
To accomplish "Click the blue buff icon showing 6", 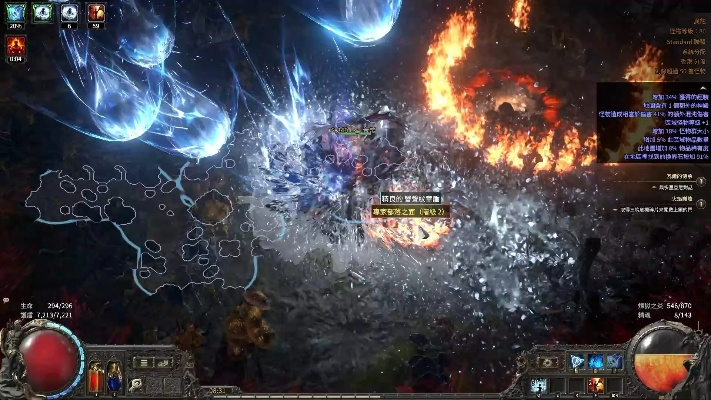I will (69, 13).
